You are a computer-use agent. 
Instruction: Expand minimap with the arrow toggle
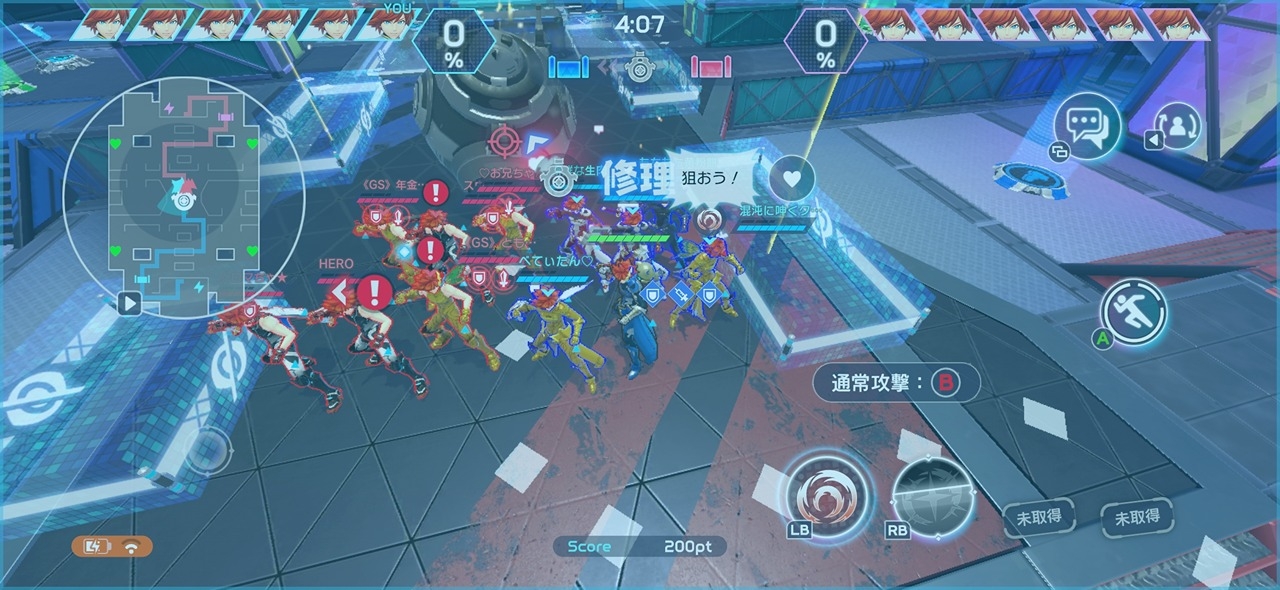(x=129, y=302)
